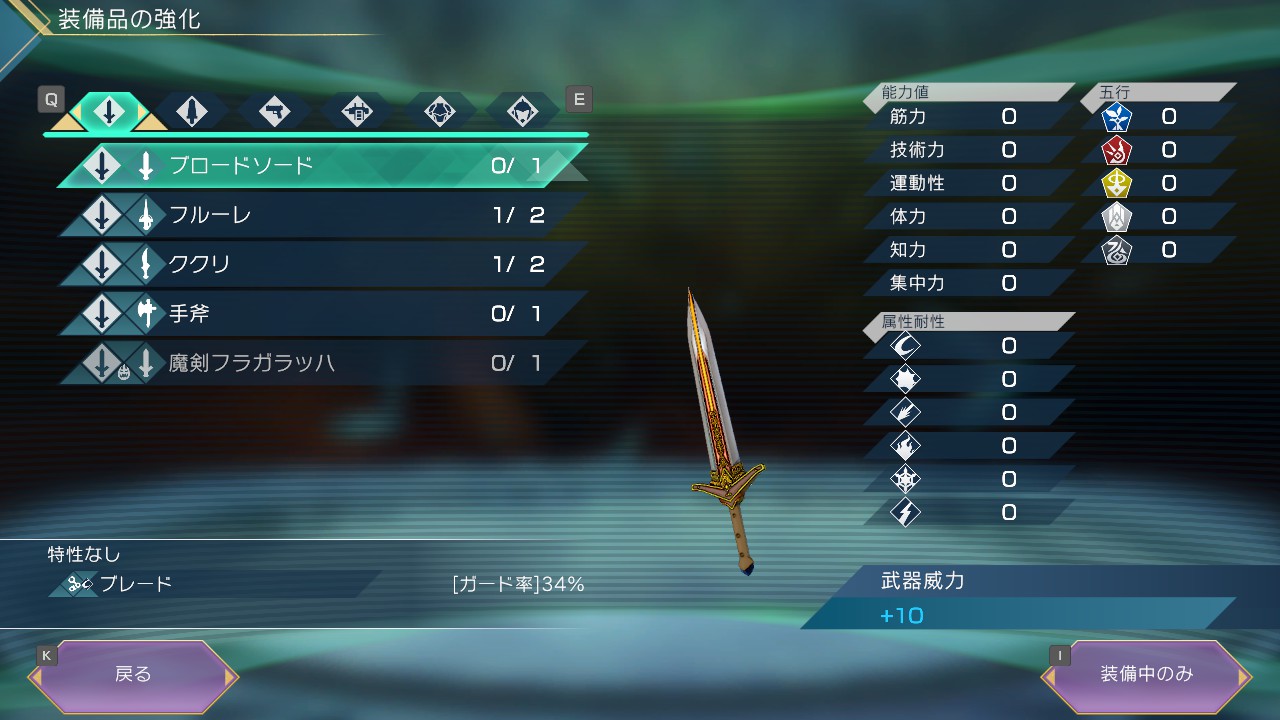
Task: Select the ブロードソード weapon row
Action: point(320,166)
